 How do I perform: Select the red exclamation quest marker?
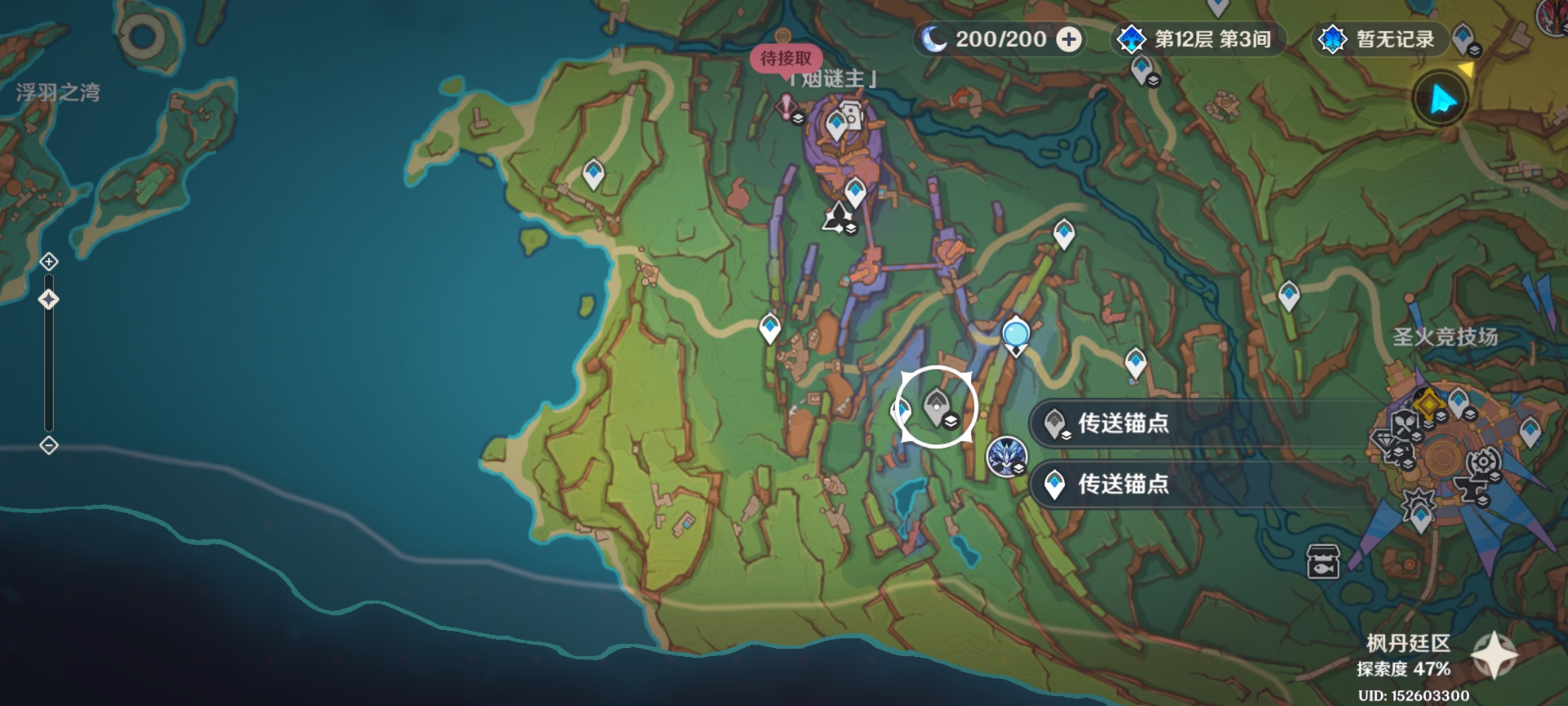[x=786, y=107]
